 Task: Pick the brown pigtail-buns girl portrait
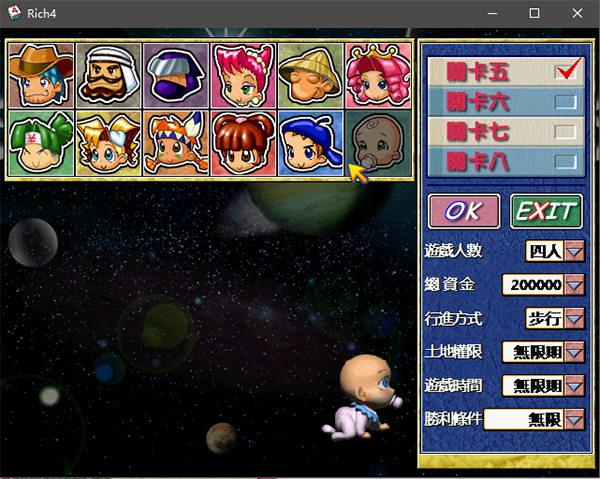(243, 143)
